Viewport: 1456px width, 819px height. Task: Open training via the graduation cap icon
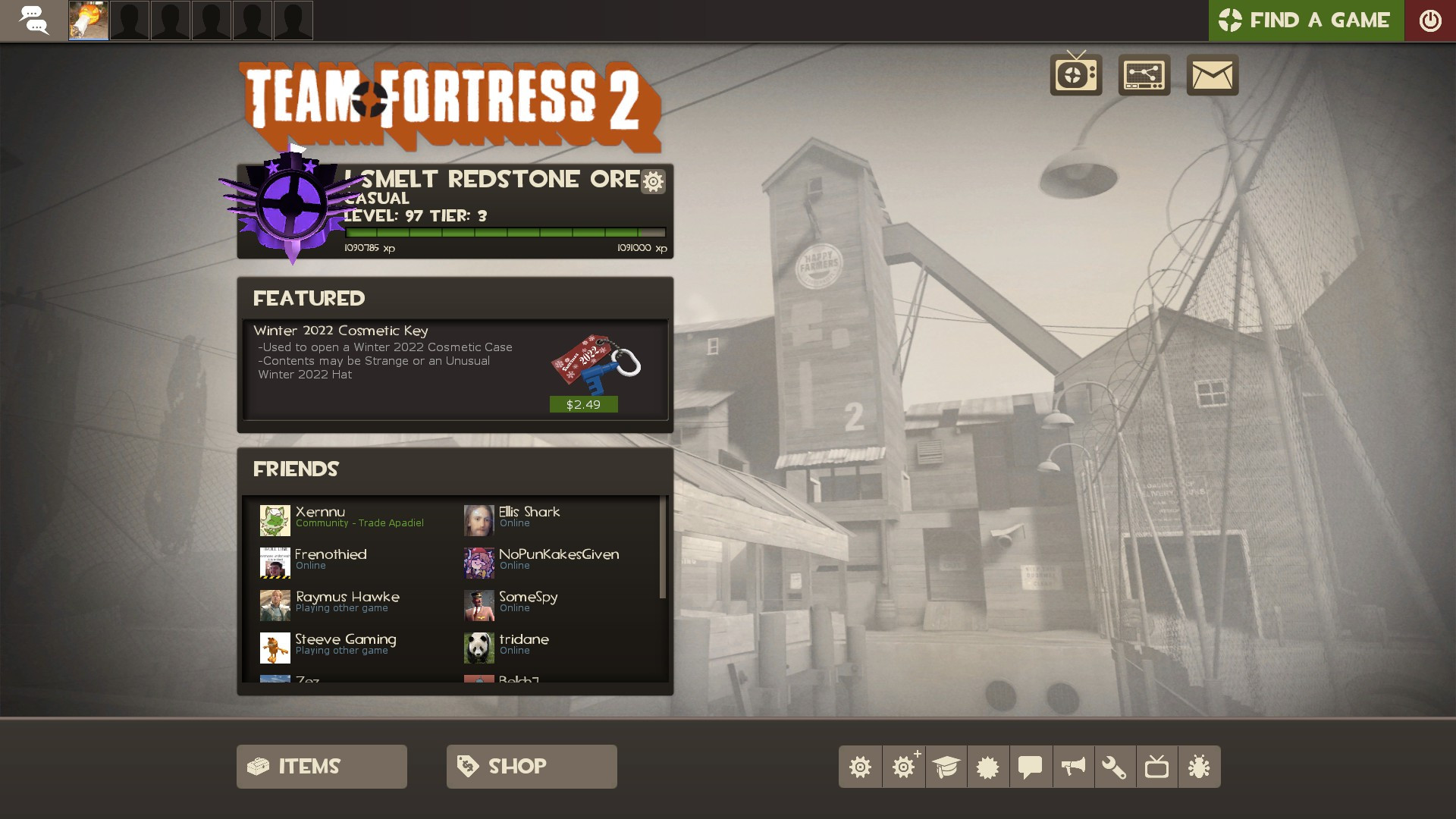click(946, 766)
